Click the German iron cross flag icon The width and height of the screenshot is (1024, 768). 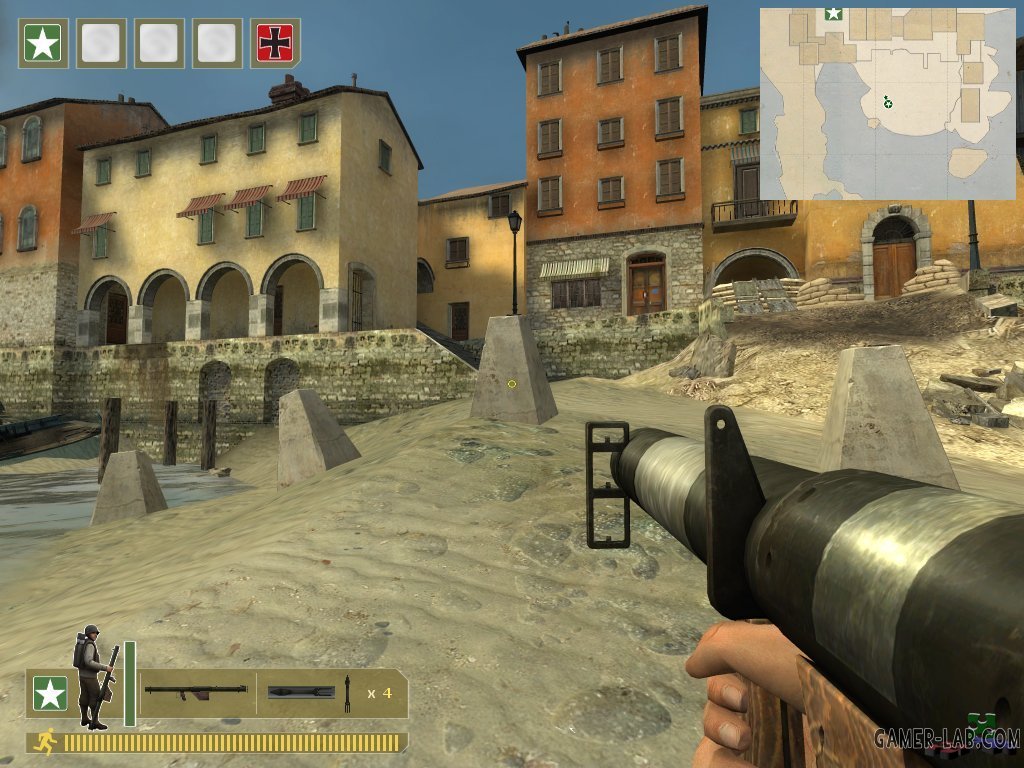click(x=275, y=43)
